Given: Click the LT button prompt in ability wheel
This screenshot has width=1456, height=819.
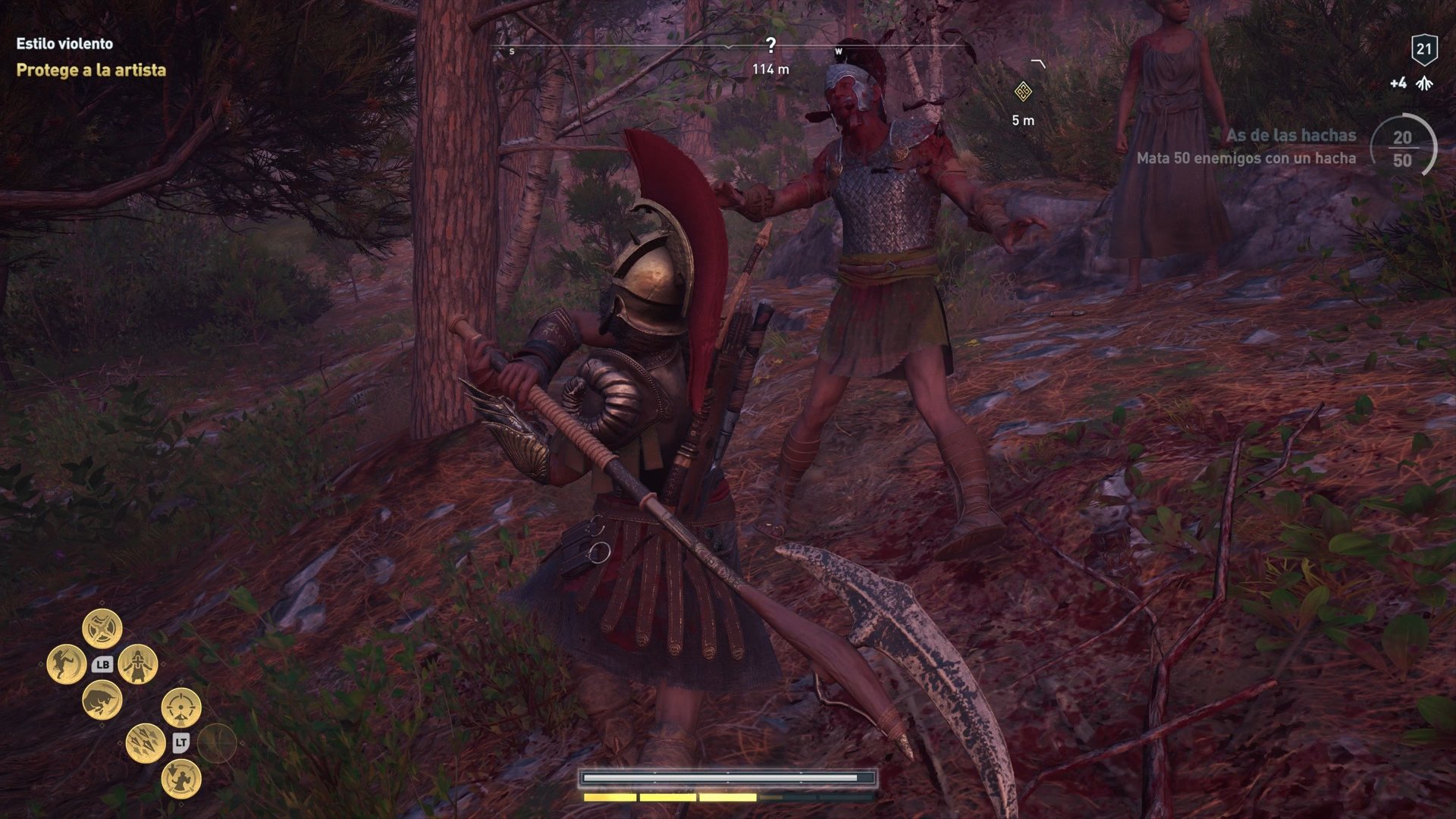Looking at the screenshot, I should point(182,742).
